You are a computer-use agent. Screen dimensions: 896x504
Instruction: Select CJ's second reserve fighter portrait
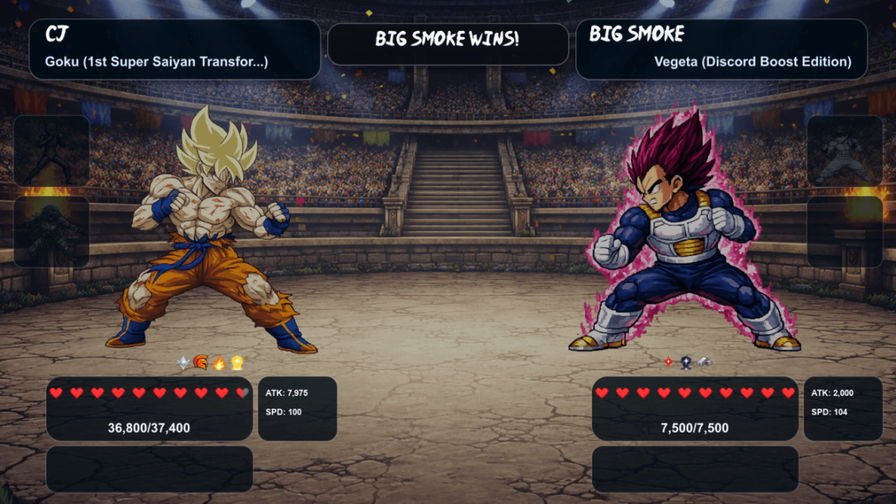(x=51, y=232)
